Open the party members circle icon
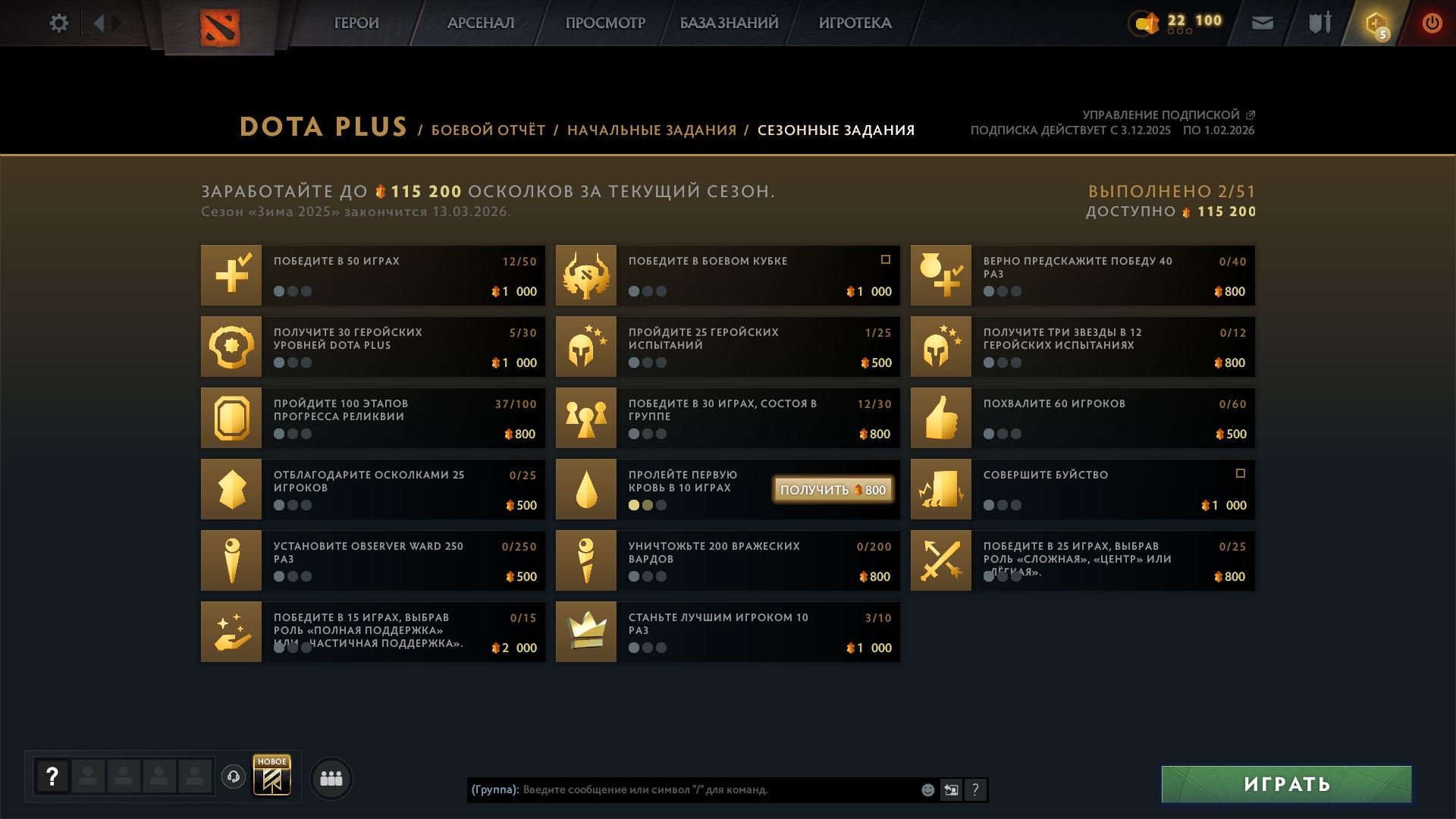This screenshot has height=819, width=1456. tap(330, 778)
